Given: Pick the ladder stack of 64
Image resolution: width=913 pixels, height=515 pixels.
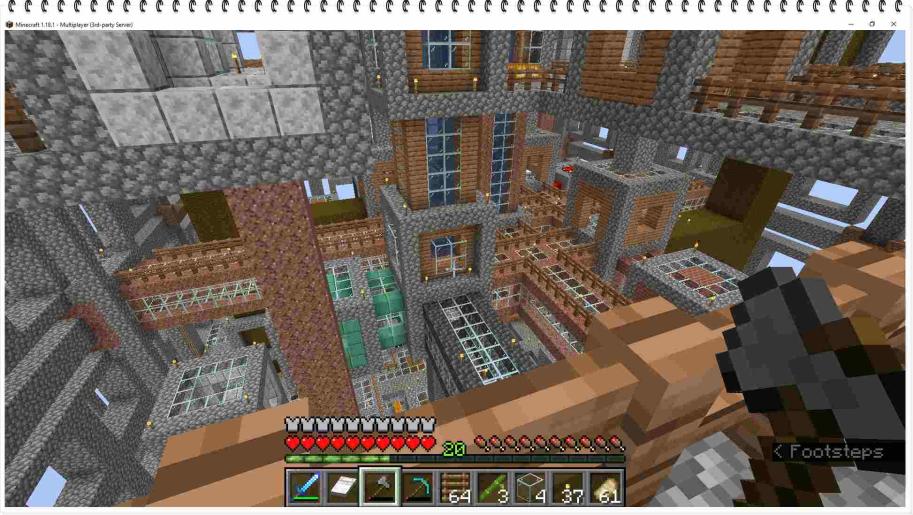Looking at the screenshot, I should [x=456, y=488].
